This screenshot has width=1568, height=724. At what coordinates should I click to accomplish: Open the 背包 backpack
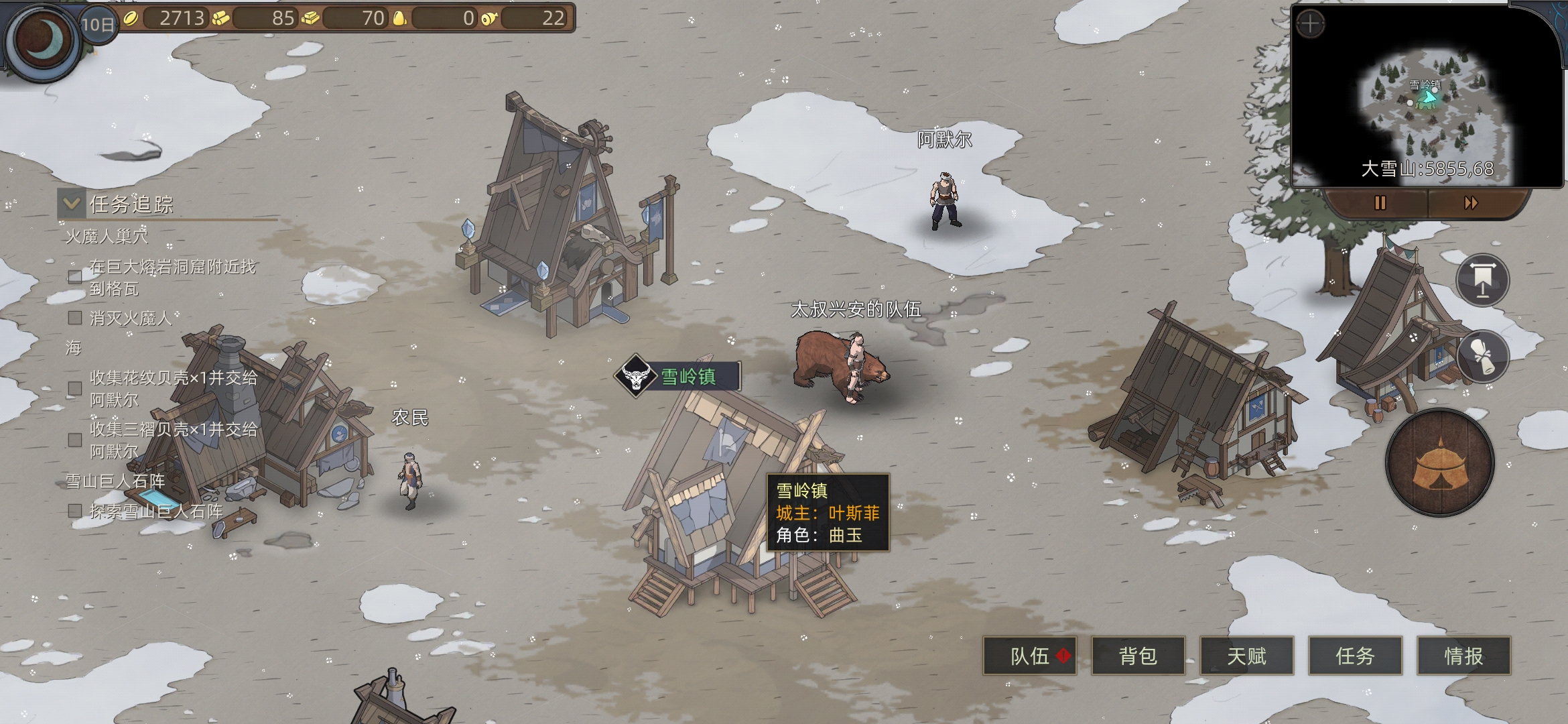[x=1138, y=656]
